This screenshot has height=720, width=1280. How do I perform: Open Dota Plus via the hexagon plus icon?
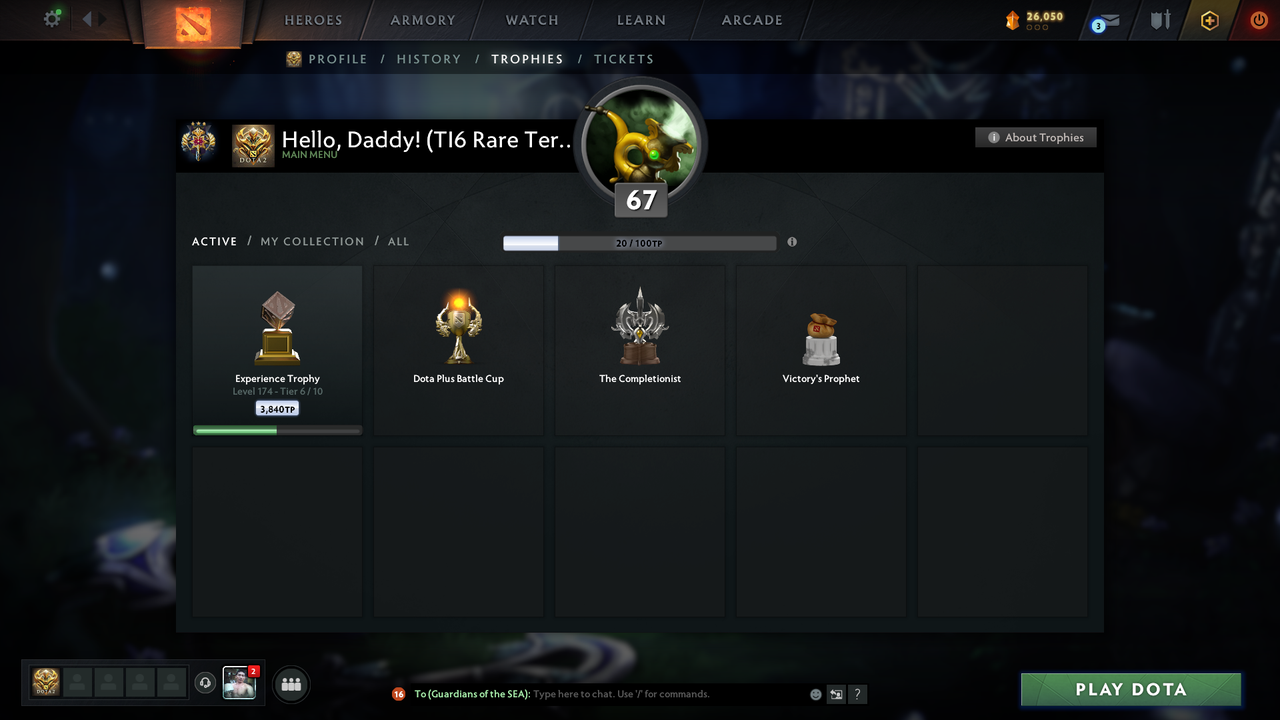[x=1208, y=19]
